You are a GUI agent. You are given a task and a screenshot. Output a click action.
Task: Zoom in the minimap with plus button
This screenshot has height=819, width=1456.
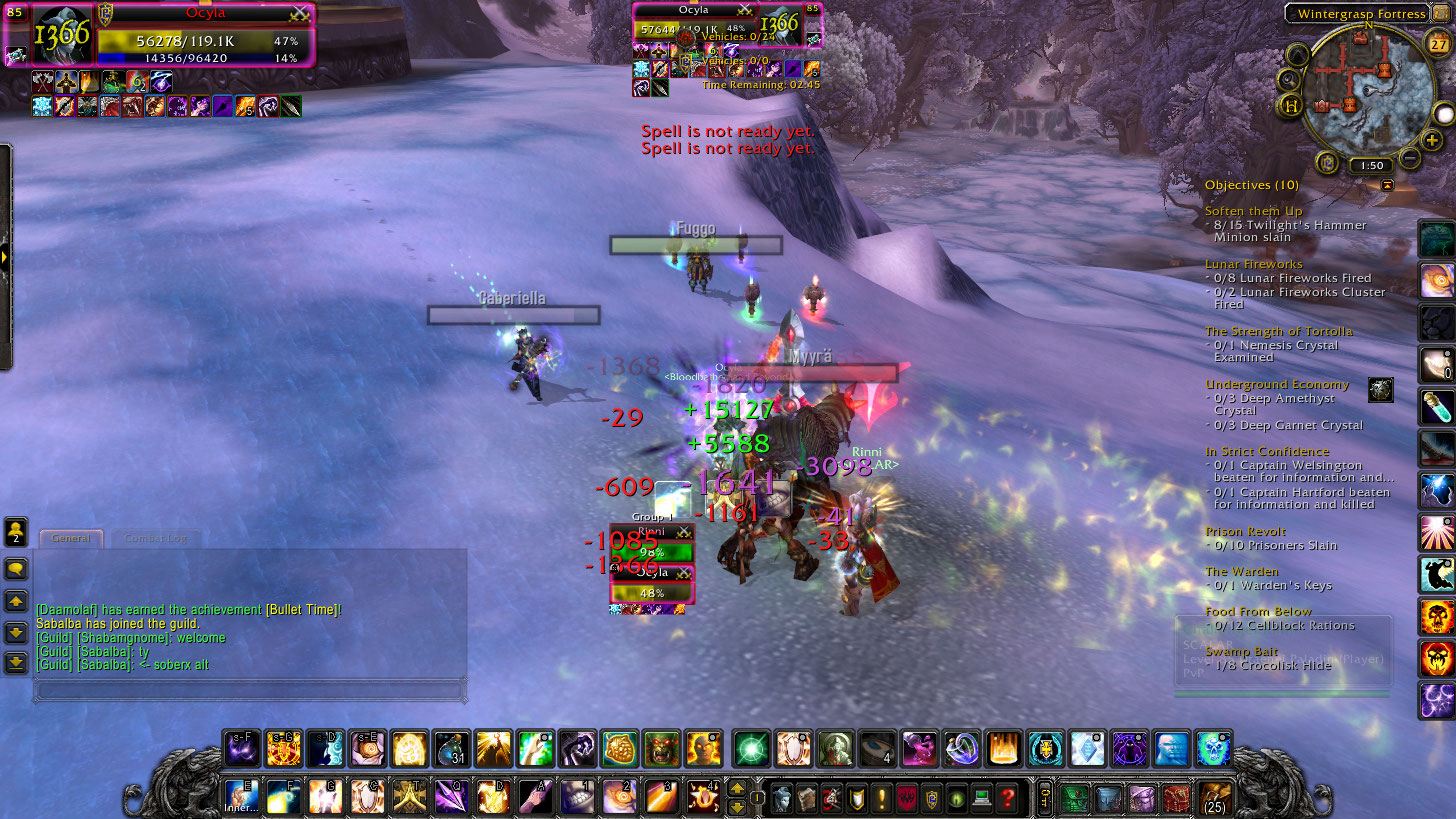tap(1433, 141)
